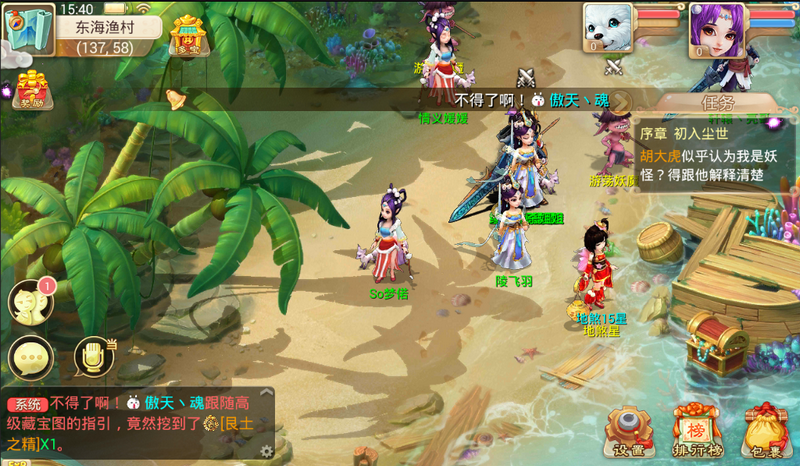The width and height of the screenshot is (800, 466).
Task: Click the crossed swords icon under pet portrait
Action: click(x=614, y=68)
